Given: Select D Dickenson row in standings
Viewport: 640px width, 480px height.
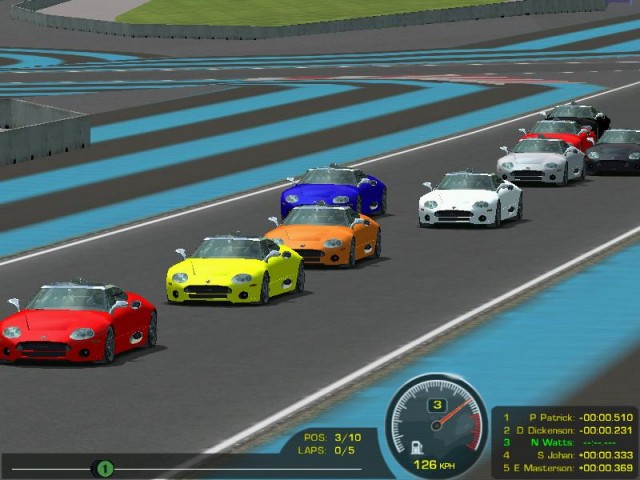Looking at the screenshot, I should pyautogui.click(x=566, y=429).
